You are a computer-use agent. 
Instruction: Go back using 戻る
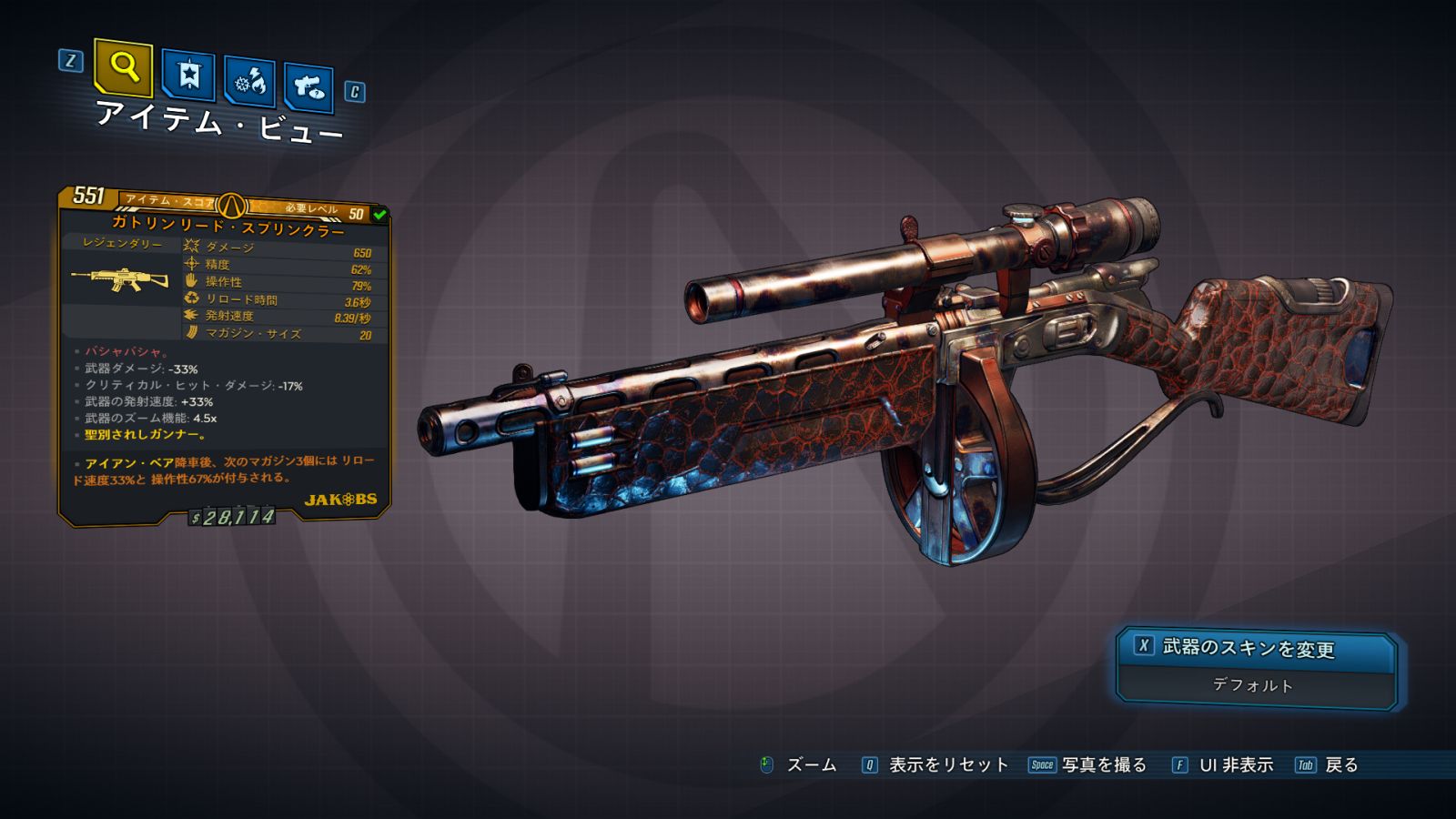(1340, 765)
